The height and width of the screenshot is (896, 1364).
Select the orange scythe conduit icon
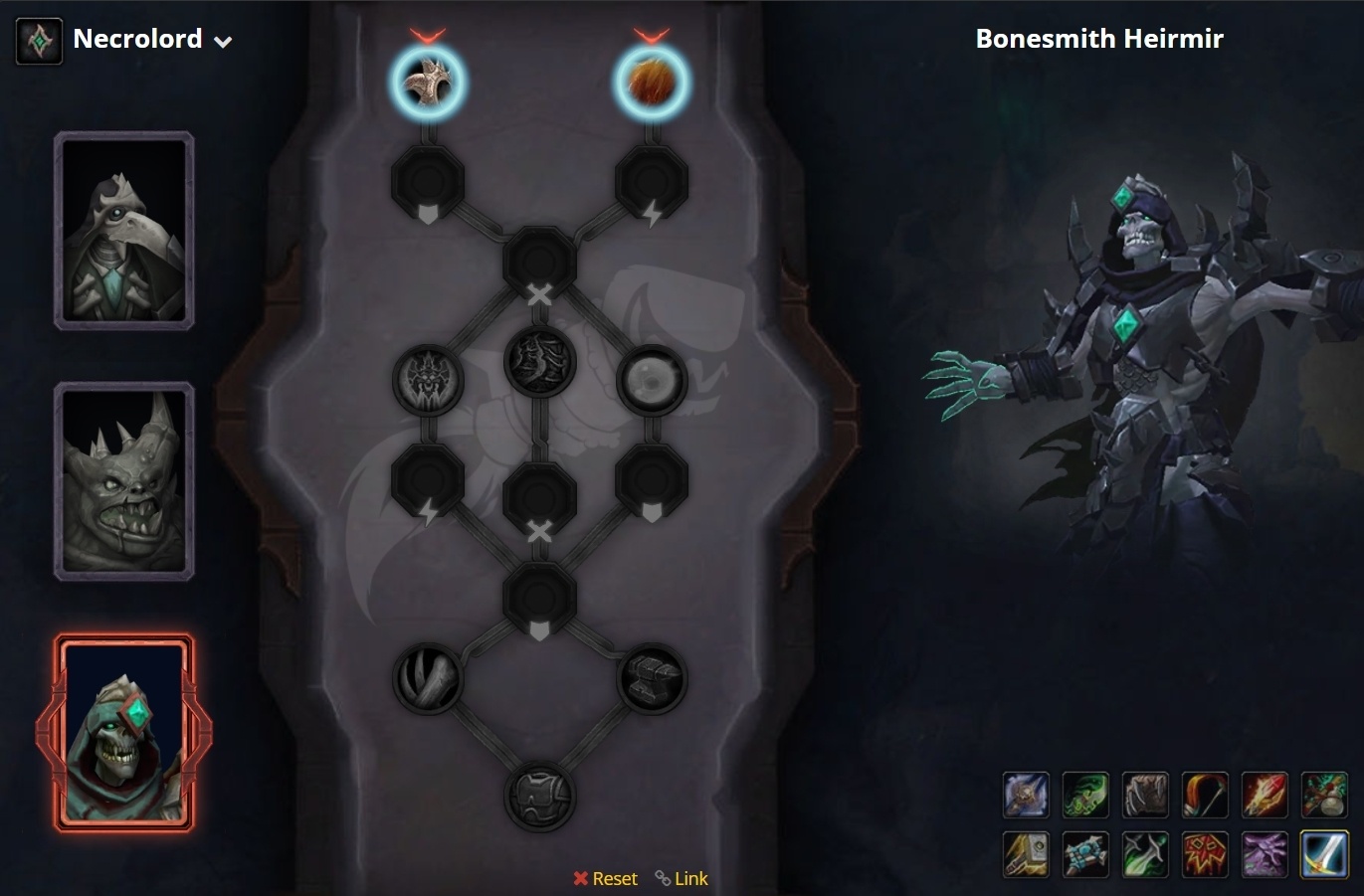[1205, 795]
